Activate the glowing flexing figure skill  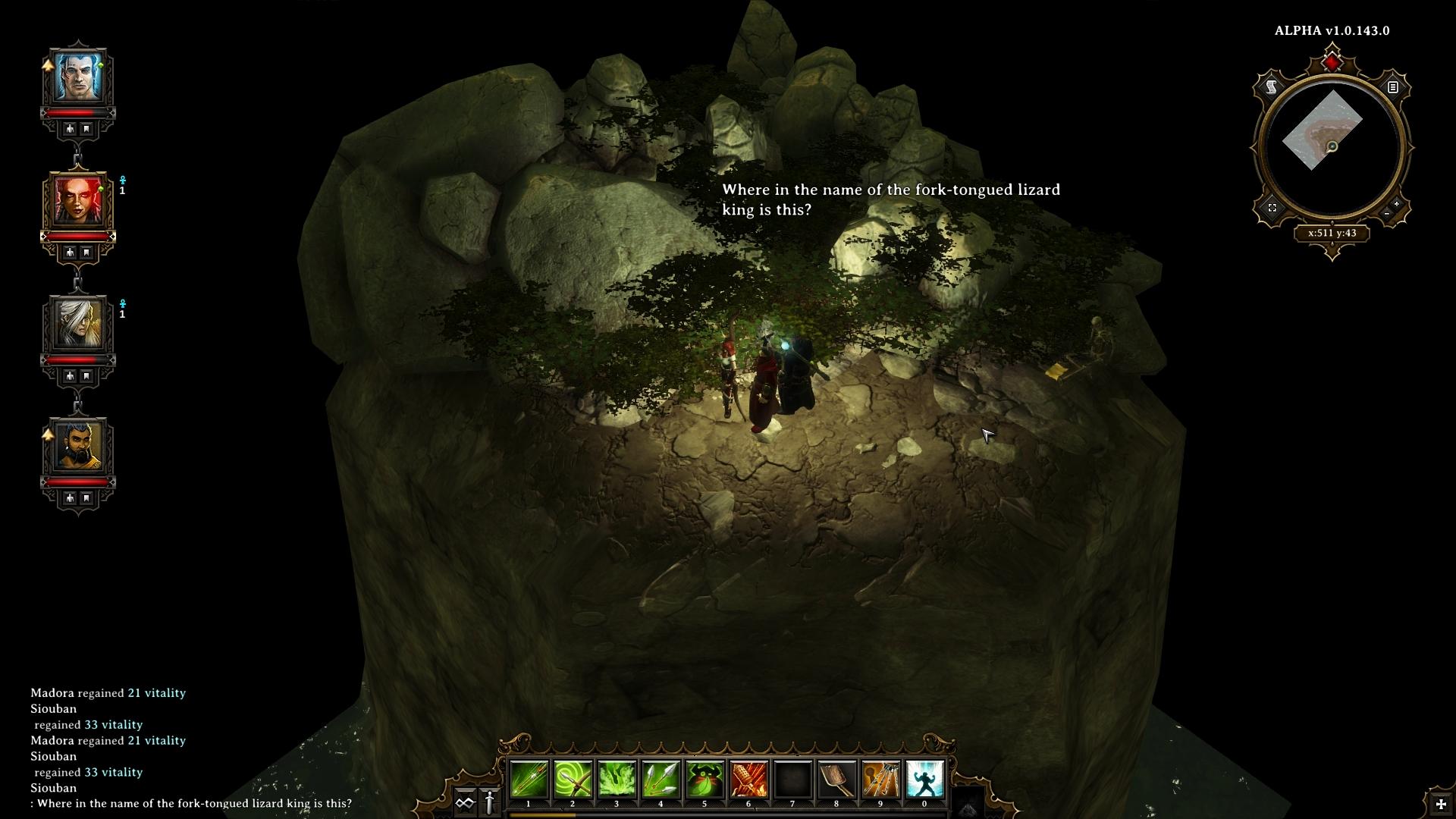[924, 780]
